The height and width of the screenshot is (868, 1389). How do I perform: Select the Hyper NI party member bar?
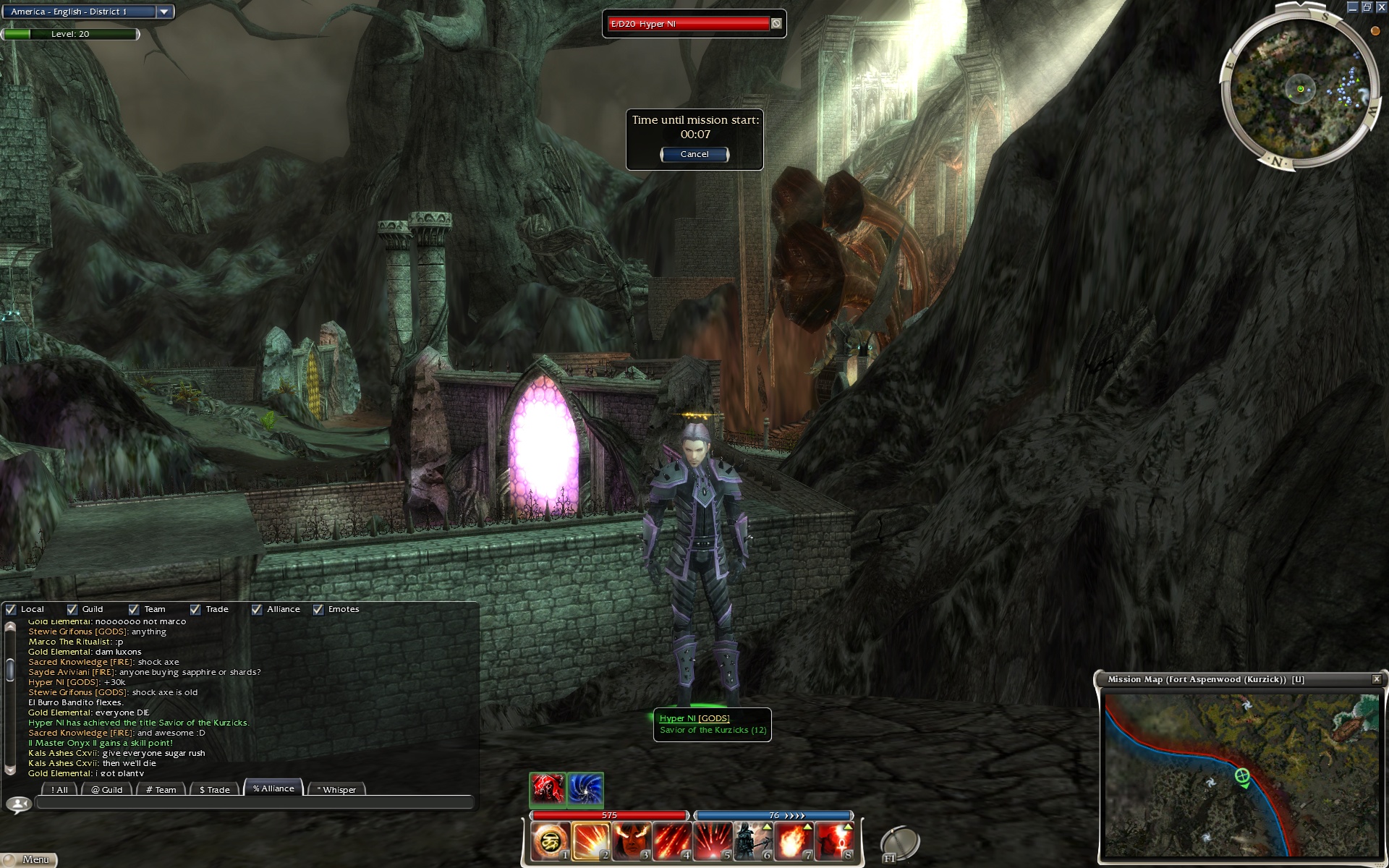tap(689, 24)
